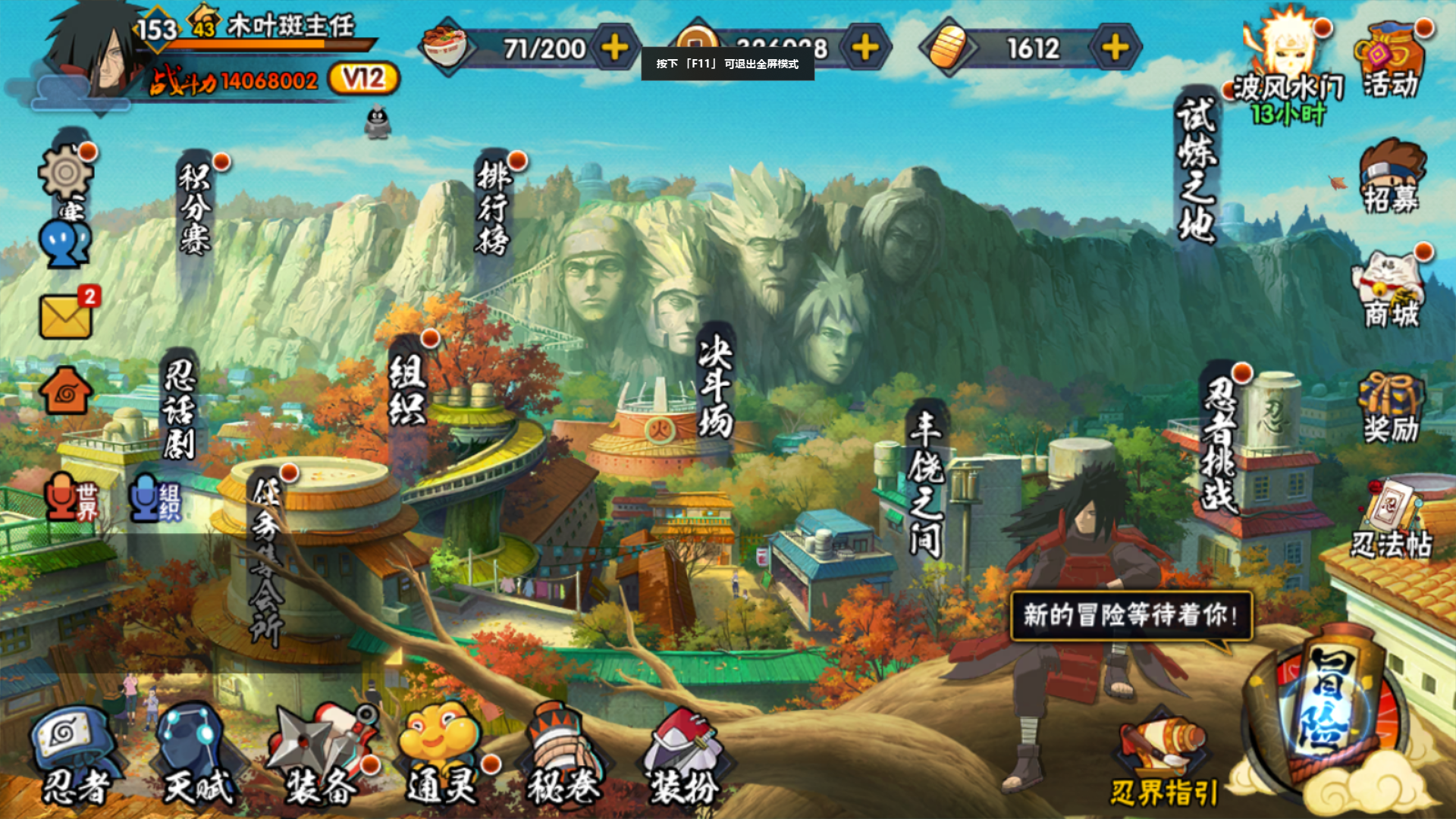Image resolution: width=1456 pixels, height=819 pixels.
Task: Open the 通灵 summoning menu
Action: (x=442, y=755)
